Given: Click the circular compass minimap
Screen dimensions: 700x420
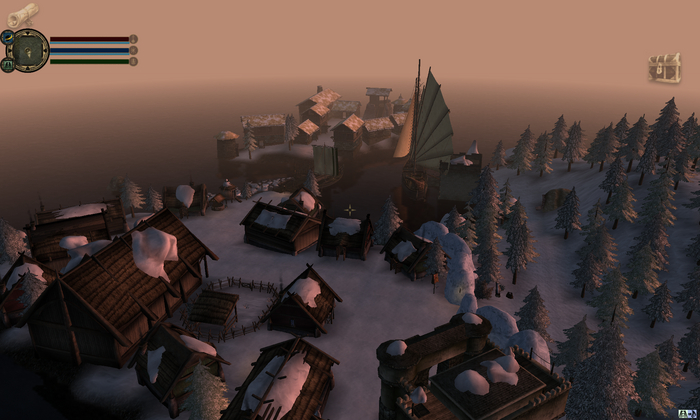Looking at the screenshot, I should click(x=30, y=50).
